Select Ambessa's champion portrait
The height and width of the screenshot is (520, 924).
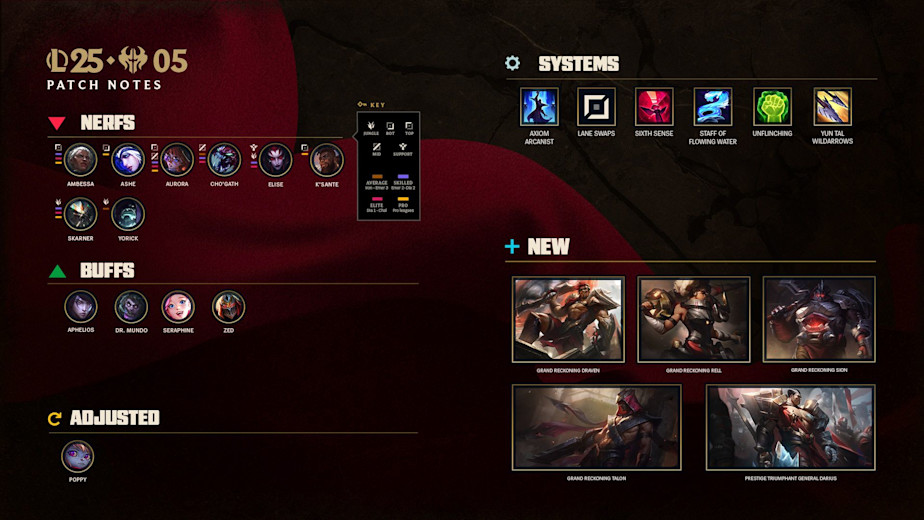pos(81,160)
